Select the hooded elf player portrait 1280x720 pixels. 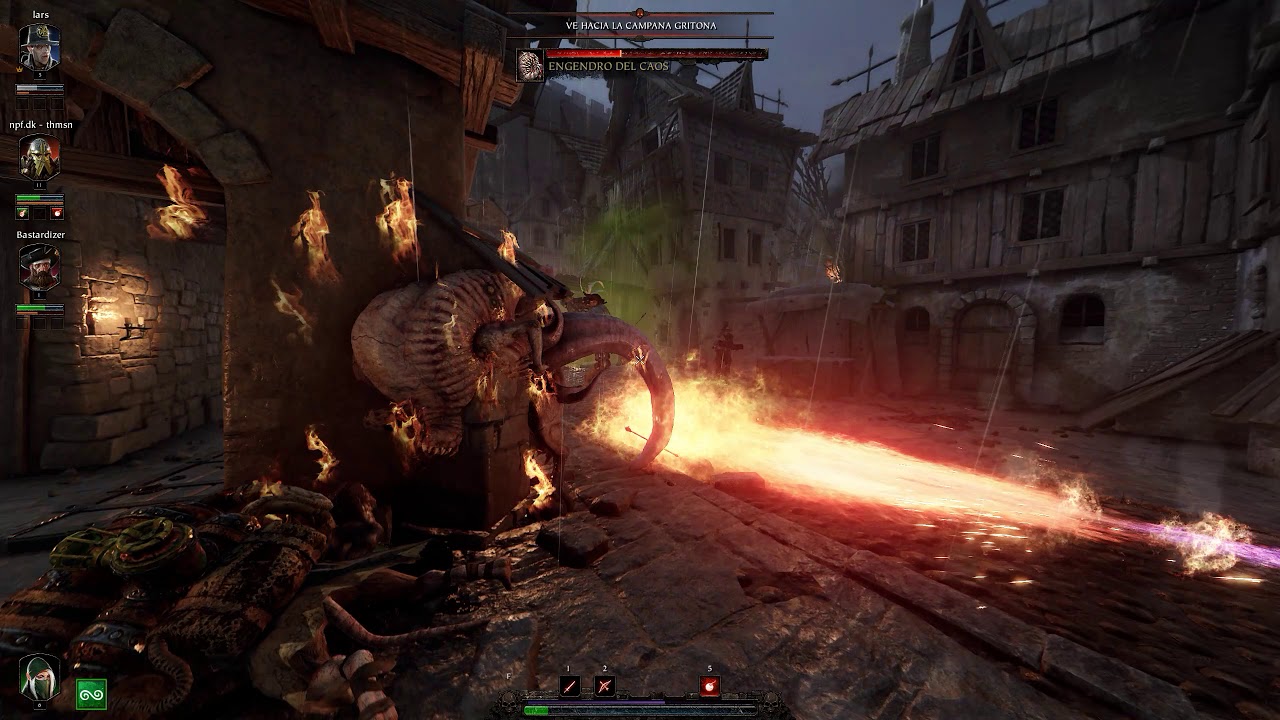point(40,677)
